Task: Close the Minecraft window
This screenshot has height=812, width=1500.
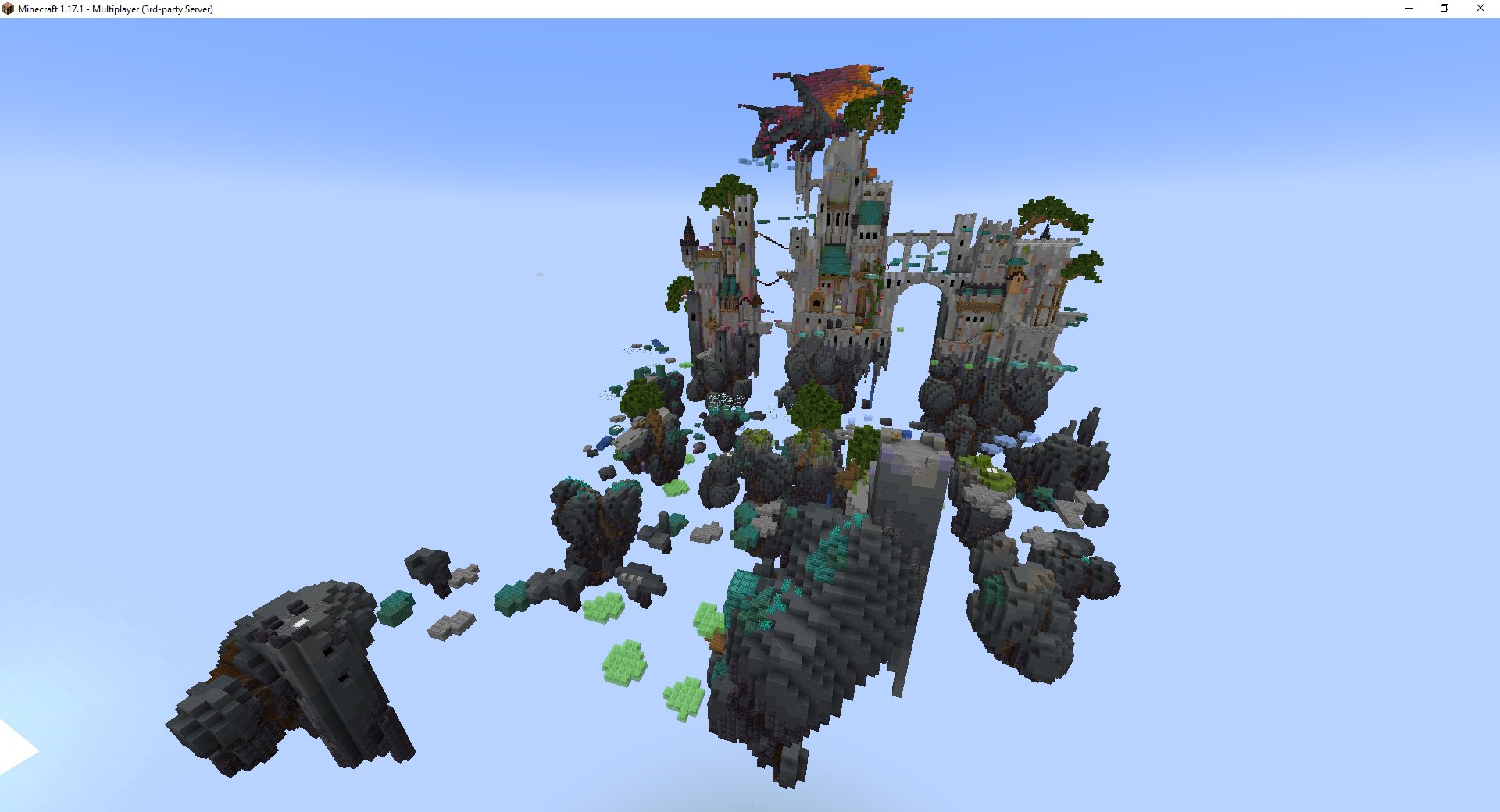Action: [x=1480, y=9]
